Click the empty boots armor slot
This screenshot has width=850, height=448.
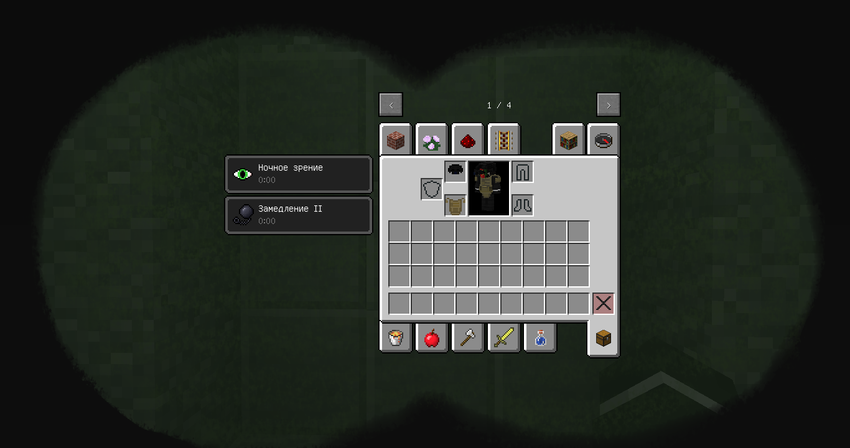[522, 205]
